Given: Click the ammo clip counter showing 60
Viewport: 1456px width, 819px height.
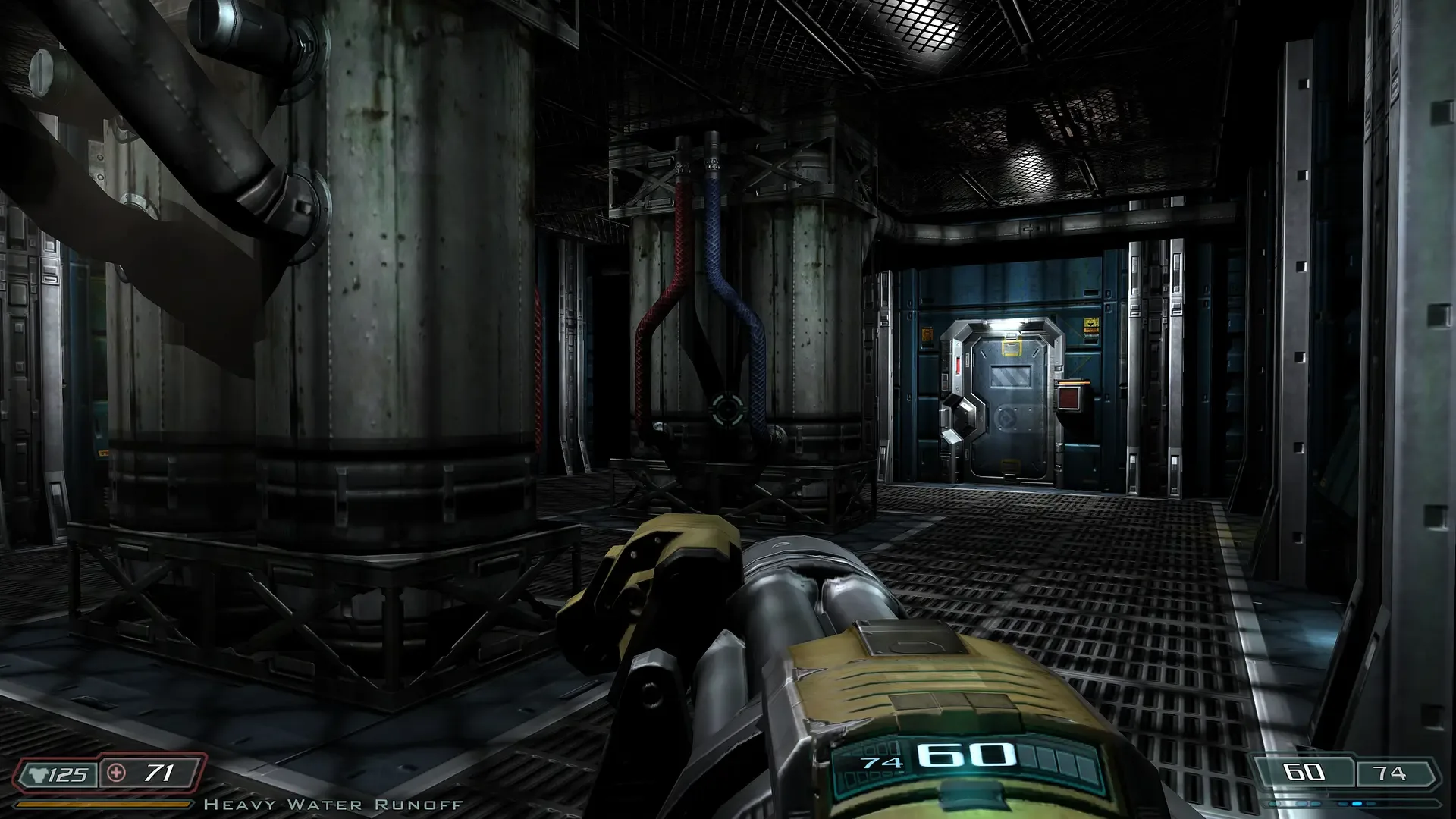Looking at the screenshot, I should pos(1303,772).
